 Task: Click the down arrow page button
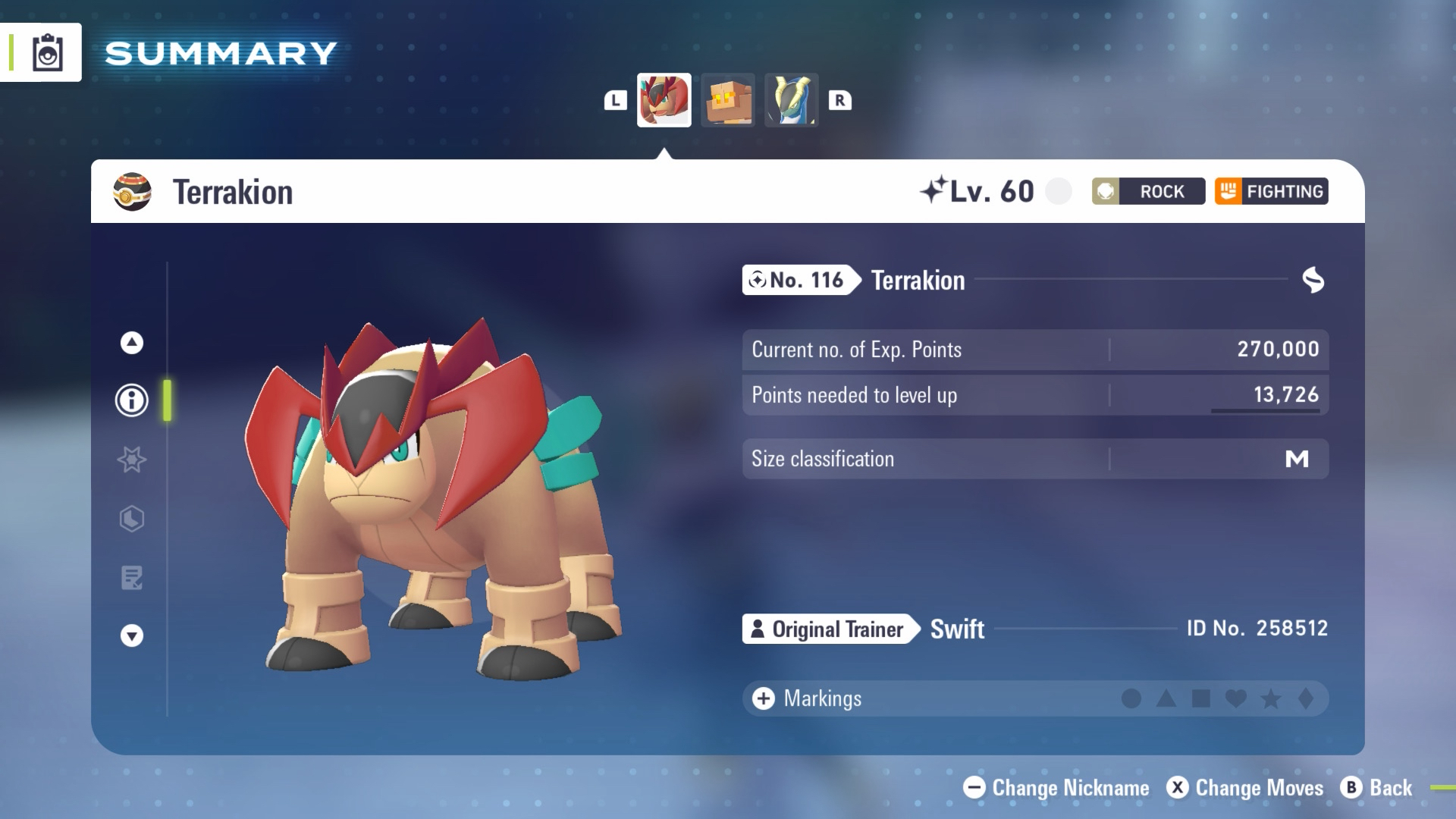pos(132,635)
